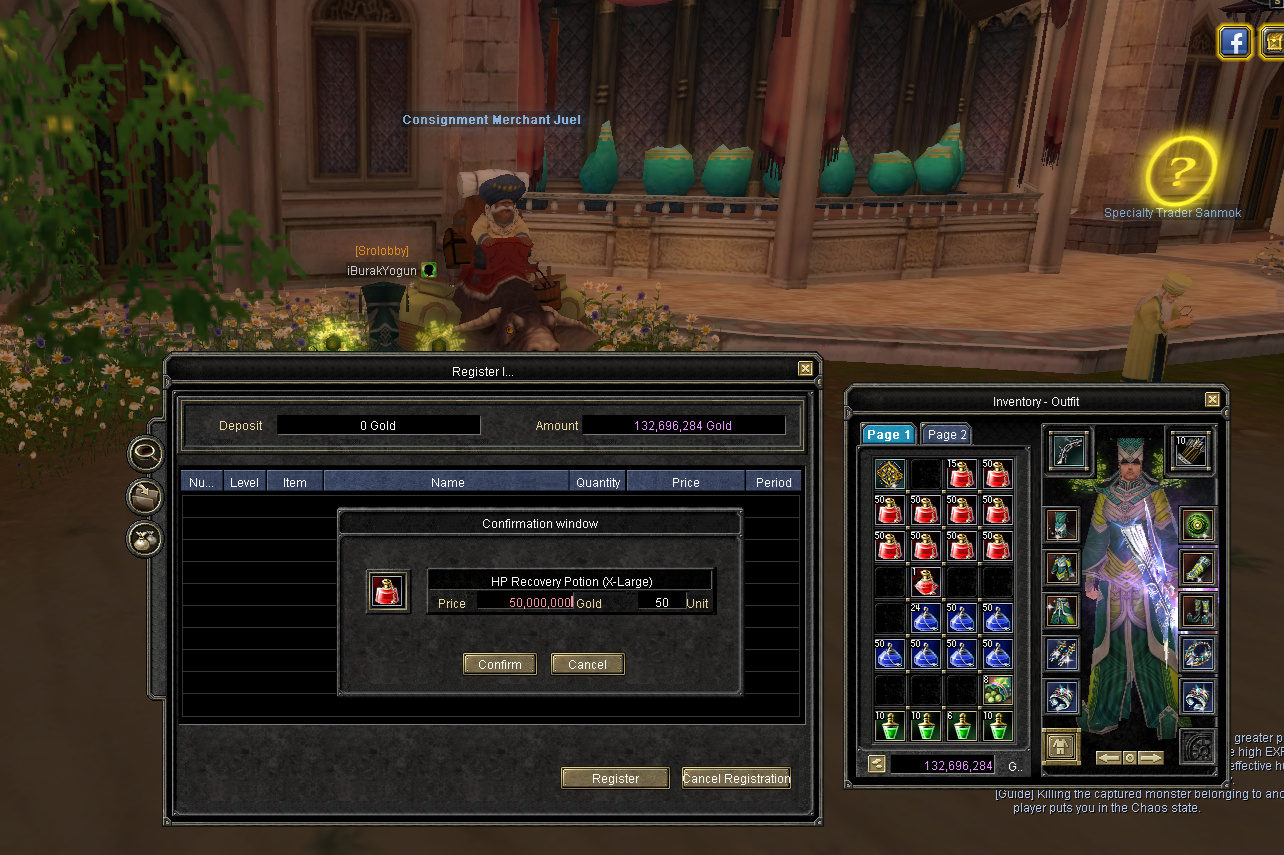Click Cancel Registration
This screenshot has width=1284, height=855.
point(736,778)
